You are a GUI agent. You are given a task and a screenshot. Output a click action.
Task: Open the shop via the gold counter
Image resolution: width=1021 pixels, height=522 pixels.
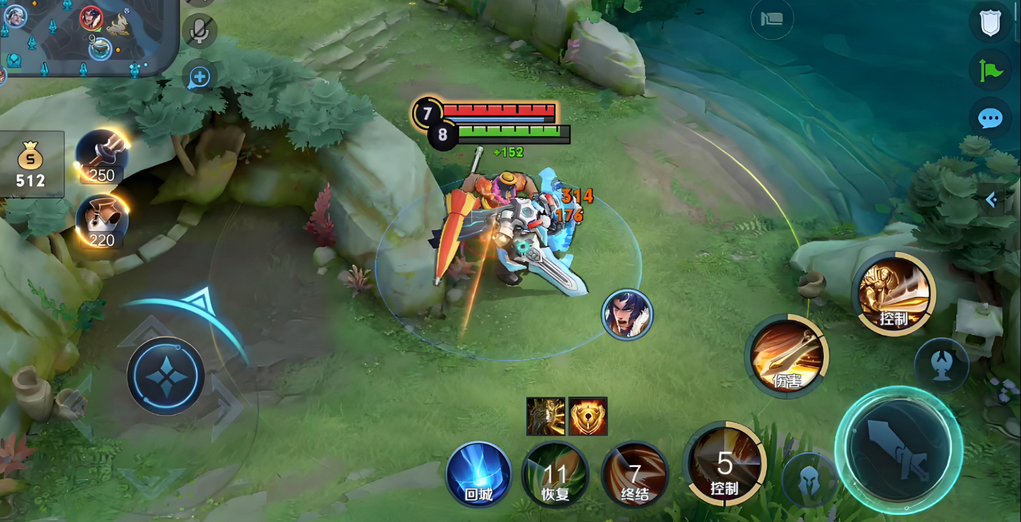[x=31, y=165]
